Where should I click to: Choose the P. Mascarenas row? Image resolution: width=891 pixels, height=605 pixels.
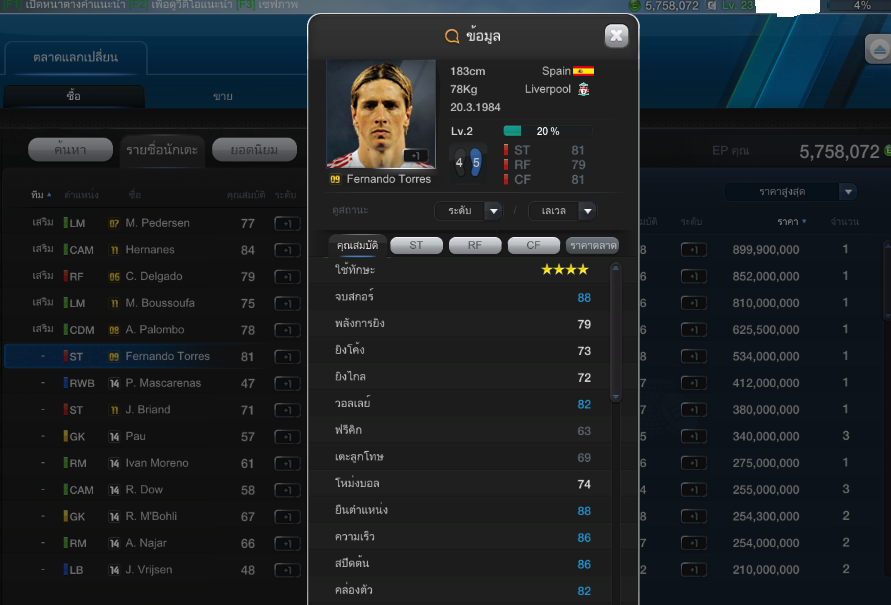click(x=163, y=383)
